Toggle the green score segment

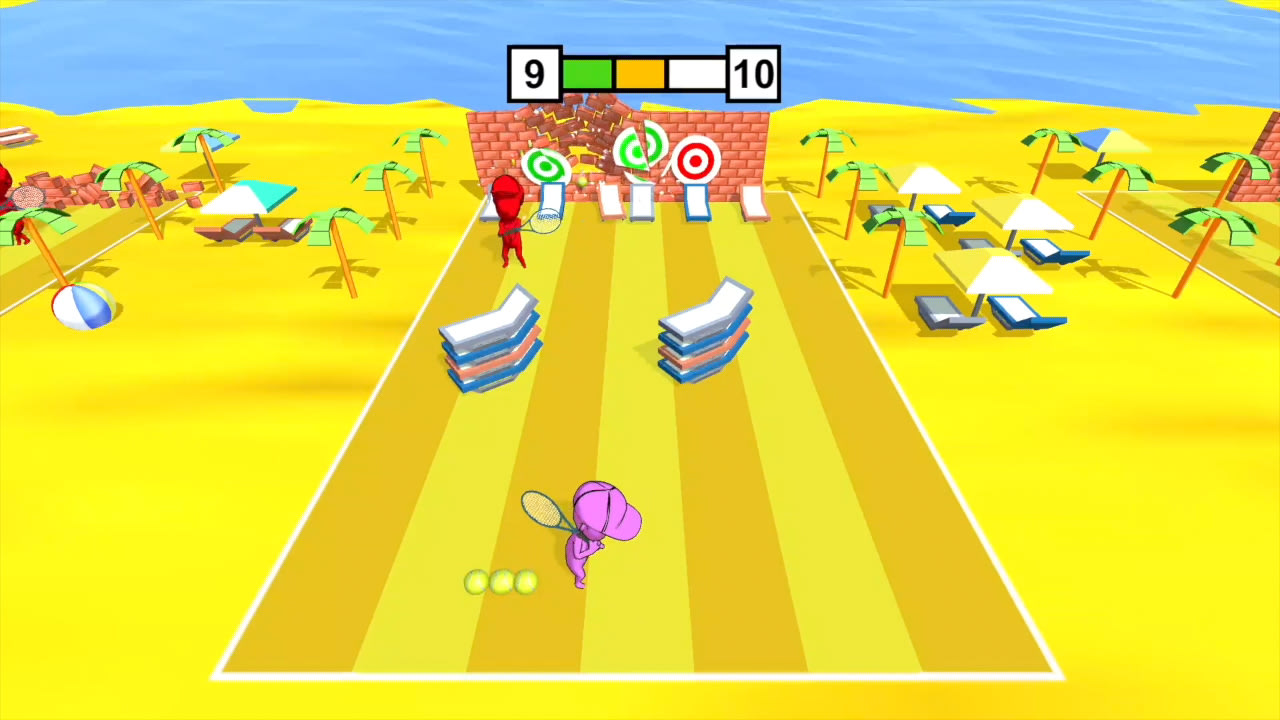point(588,72)
